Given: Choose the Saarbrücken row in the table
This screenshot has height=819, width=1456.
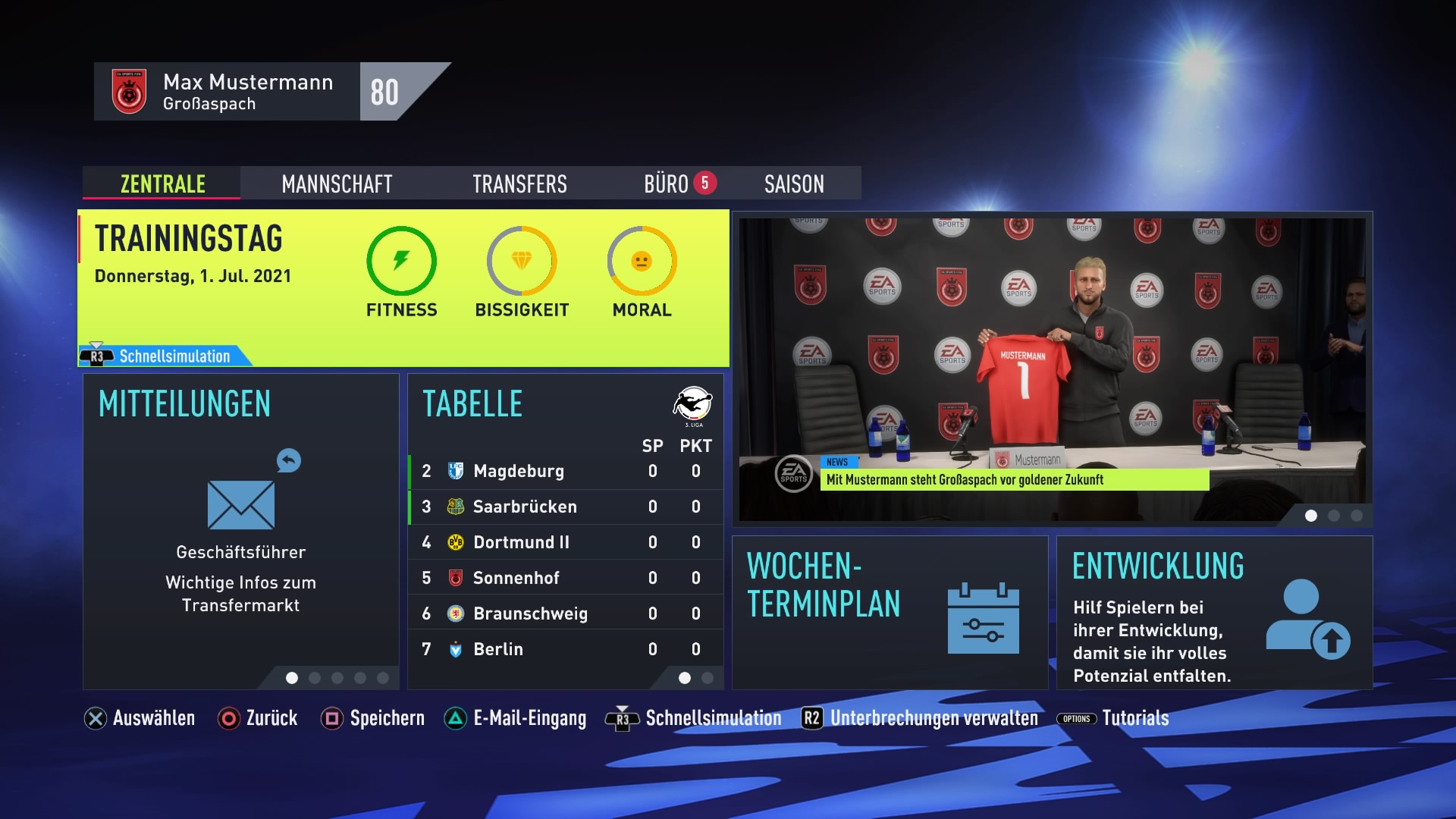Looking at the screenshot, I should [x=565, y=507].
